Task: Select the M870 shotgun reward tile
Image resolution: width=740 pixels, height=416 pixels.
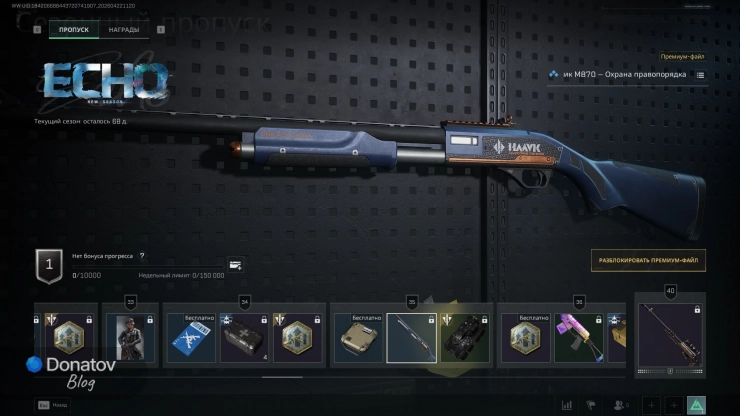Action: point(411,339)
